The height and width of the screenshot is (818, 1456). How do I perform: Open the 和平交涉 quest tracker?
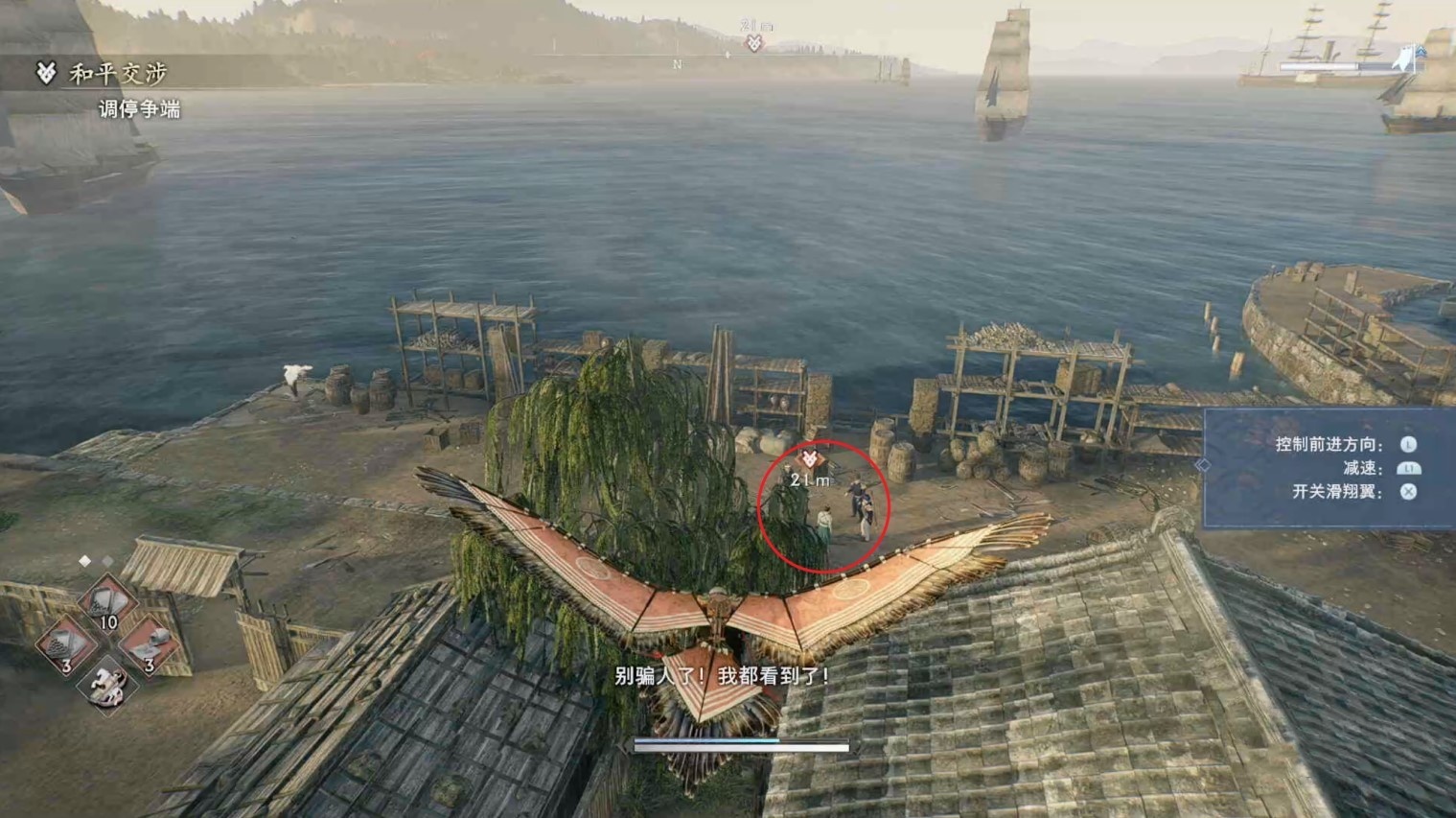point(117,73)
